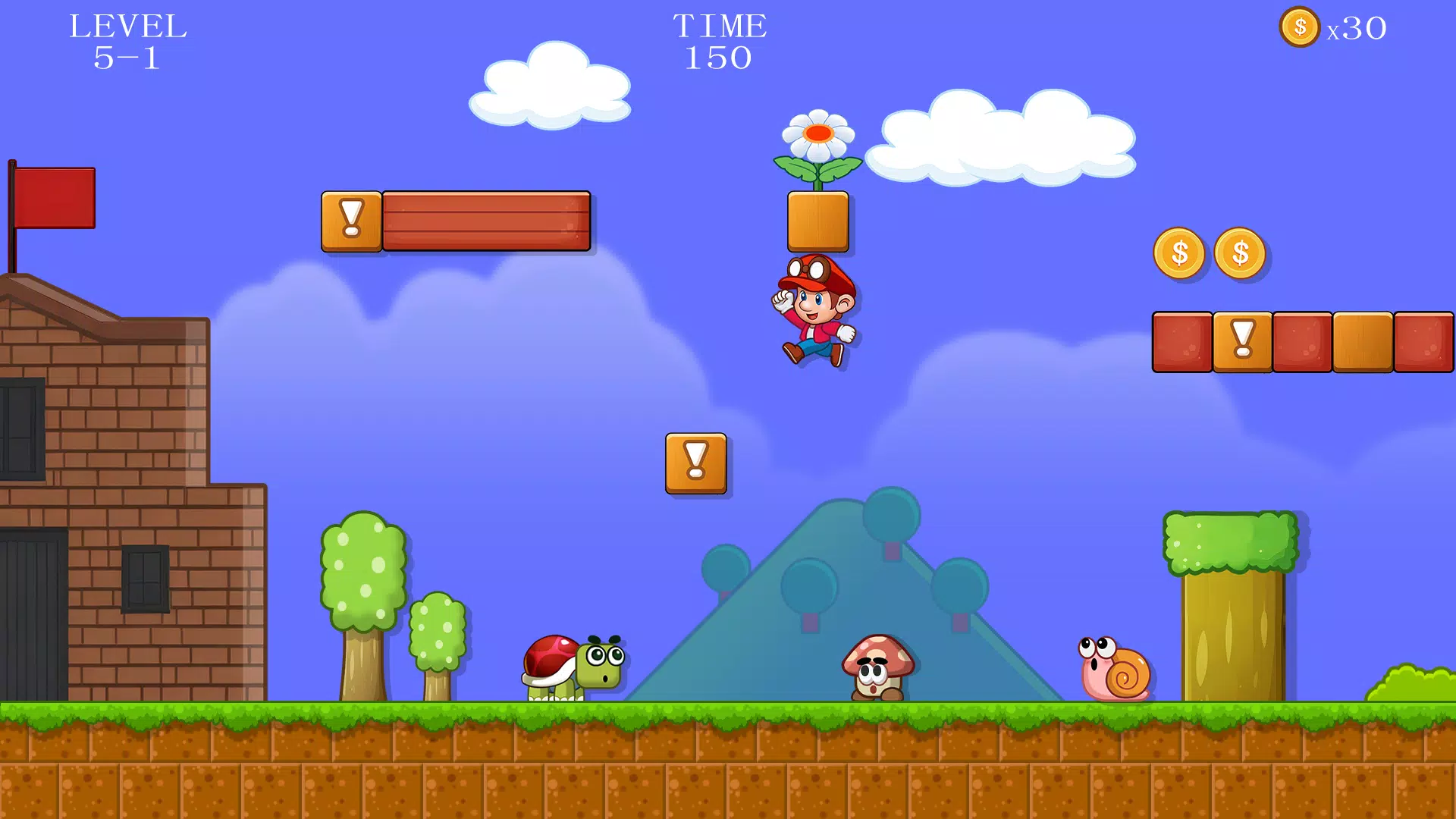Click the exclamation block under the plank platform
Image resolution: width=1456 pixels, height=819 pixels.
pyautogui.click(x=351, y=221)
